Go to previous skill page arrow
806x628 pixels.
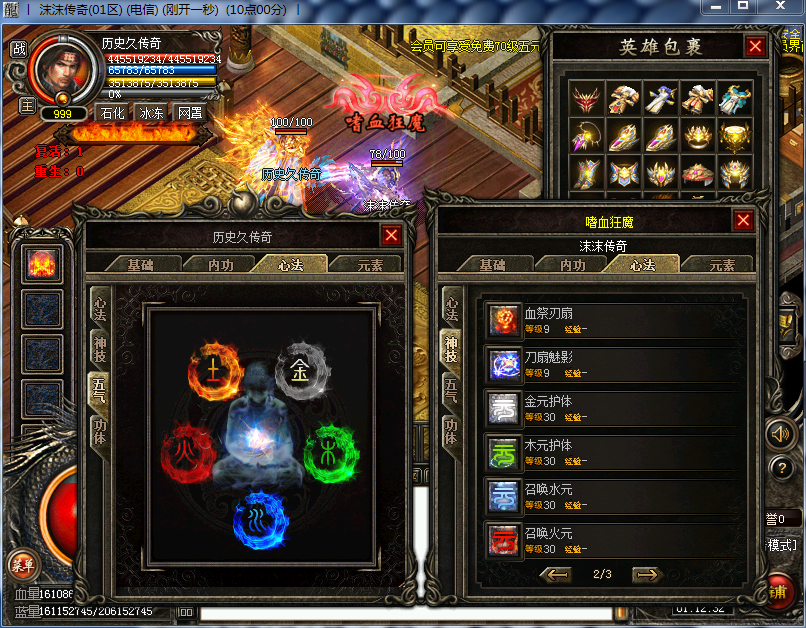click(555, 574)
